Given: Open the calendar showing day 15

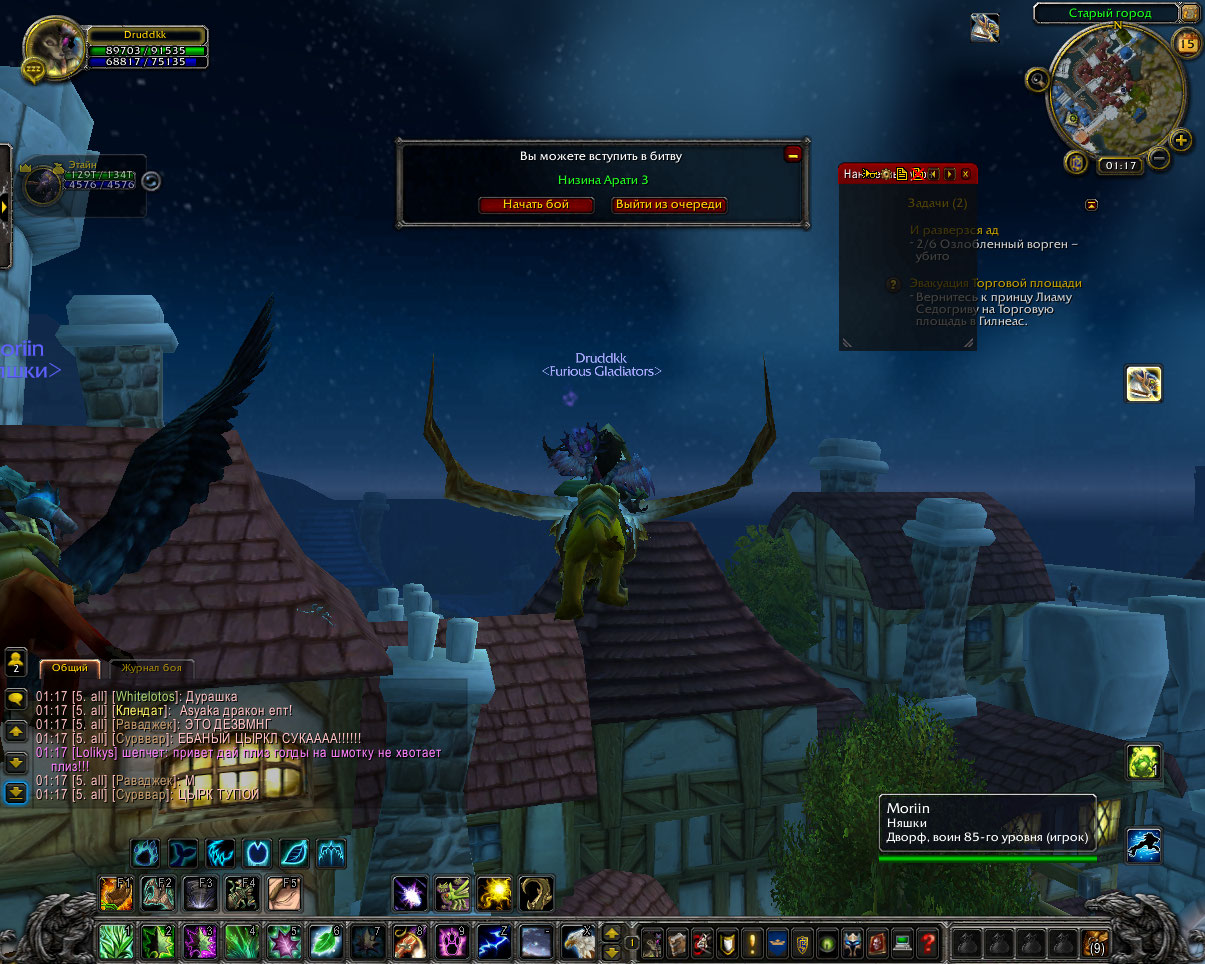Looking at the screenshot, I should tap(1187, 43).
